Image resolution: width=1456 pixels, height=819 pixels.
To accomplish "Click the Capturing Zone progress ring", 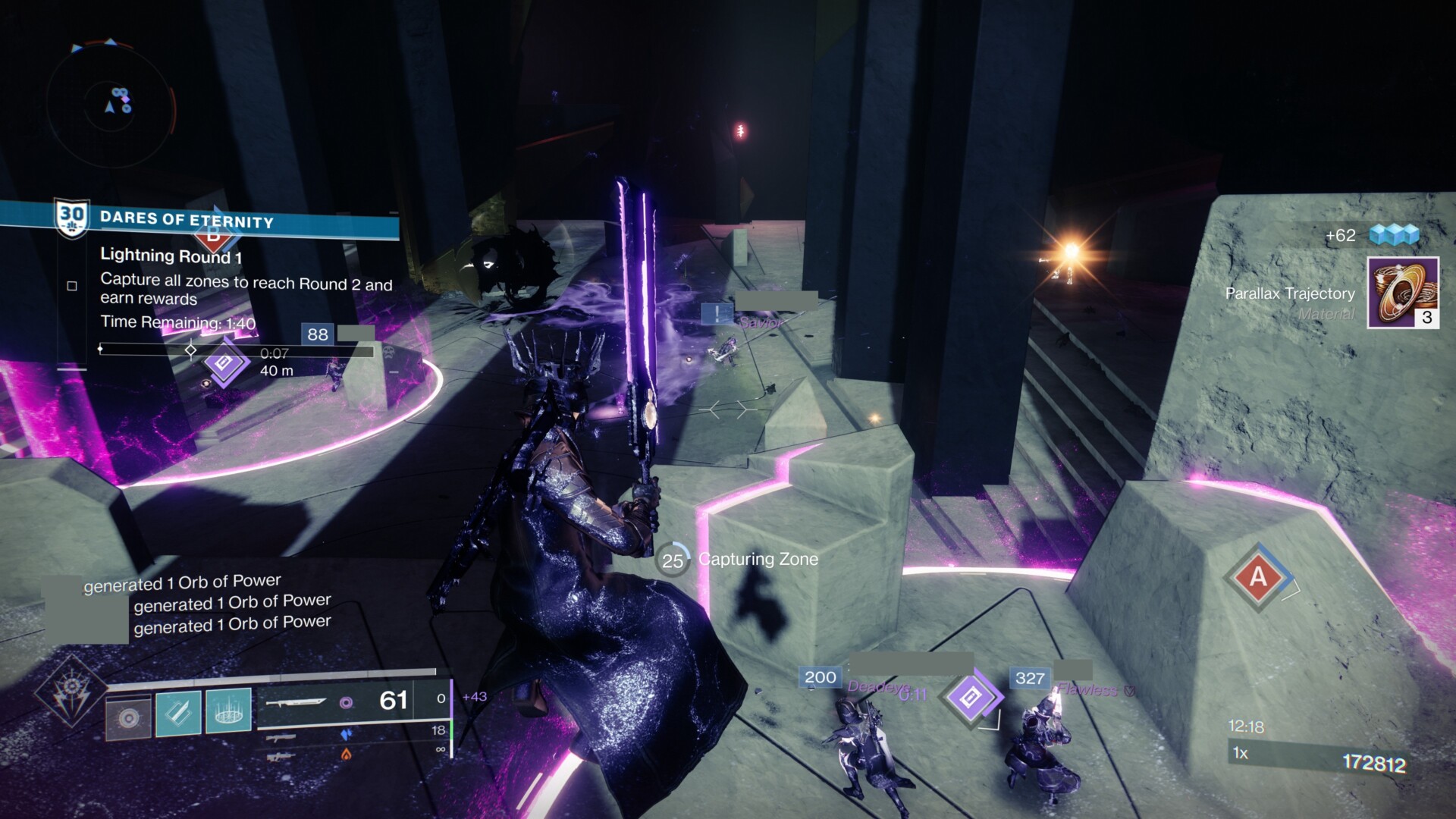I will tap(672, 560).
